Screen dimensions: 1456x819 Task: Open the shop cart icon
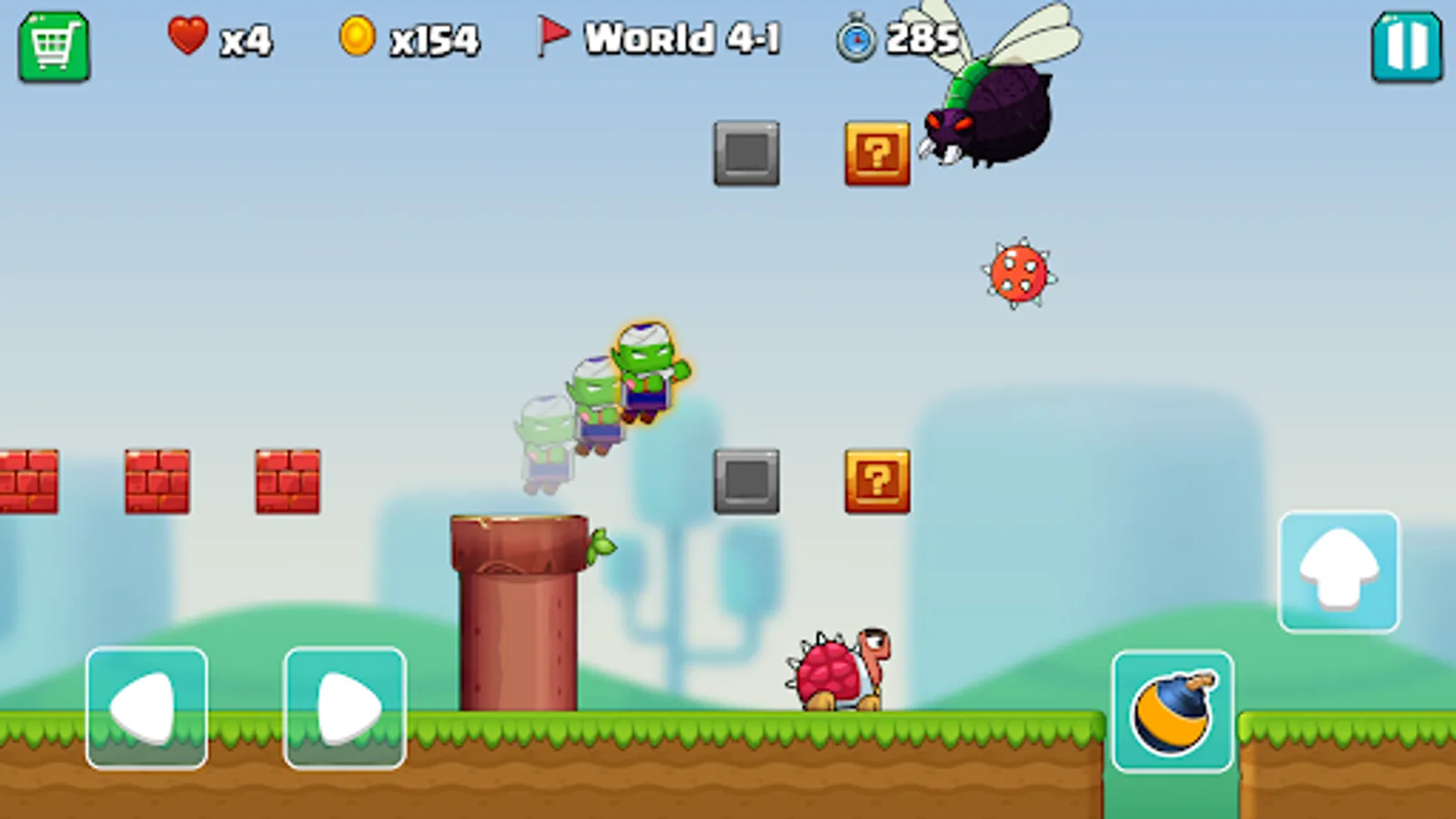coord(56,41)
